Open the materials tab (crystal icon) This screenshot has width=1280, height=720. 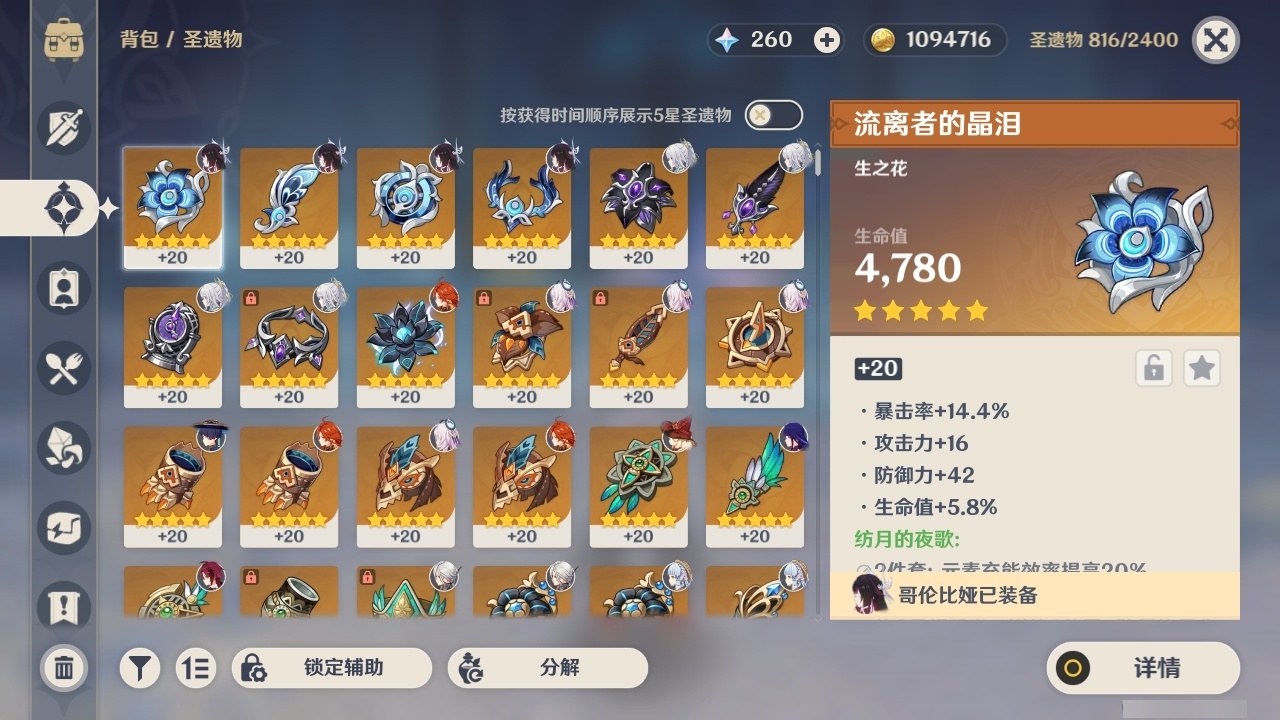(x=60, y=448)
